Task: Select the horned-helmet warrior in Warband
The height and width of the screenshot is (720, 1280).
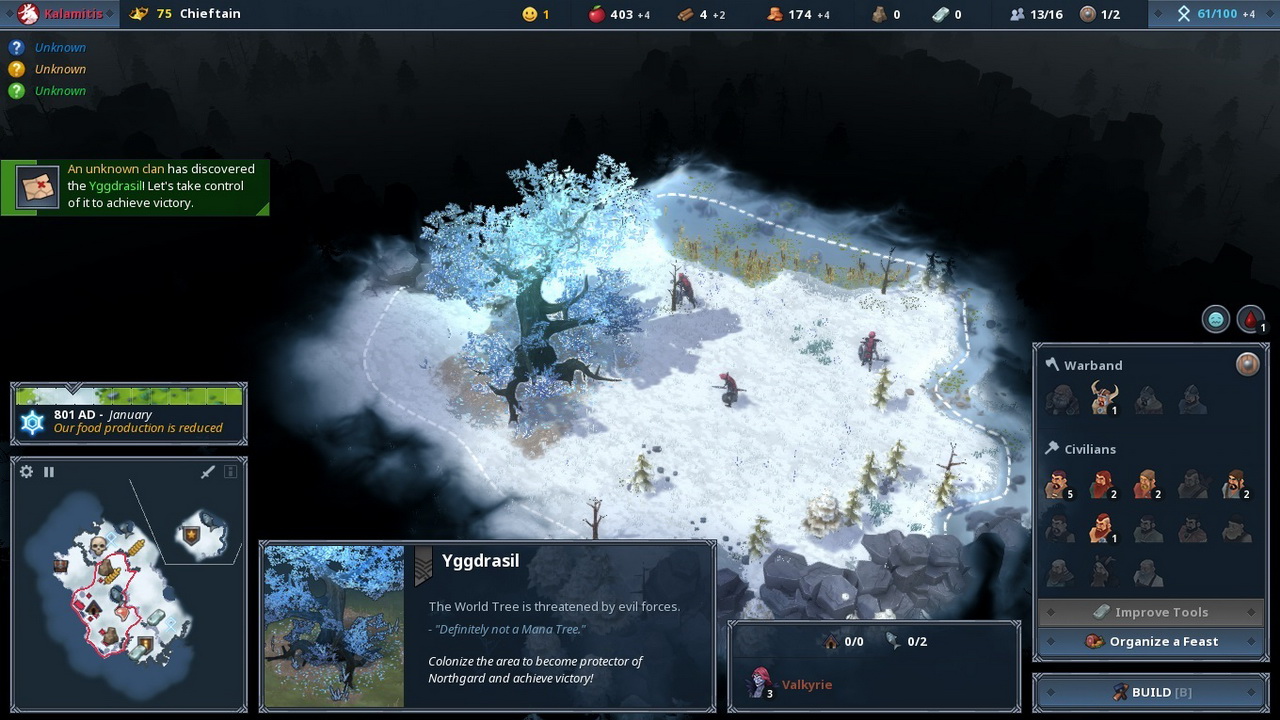Action: 1103,398
